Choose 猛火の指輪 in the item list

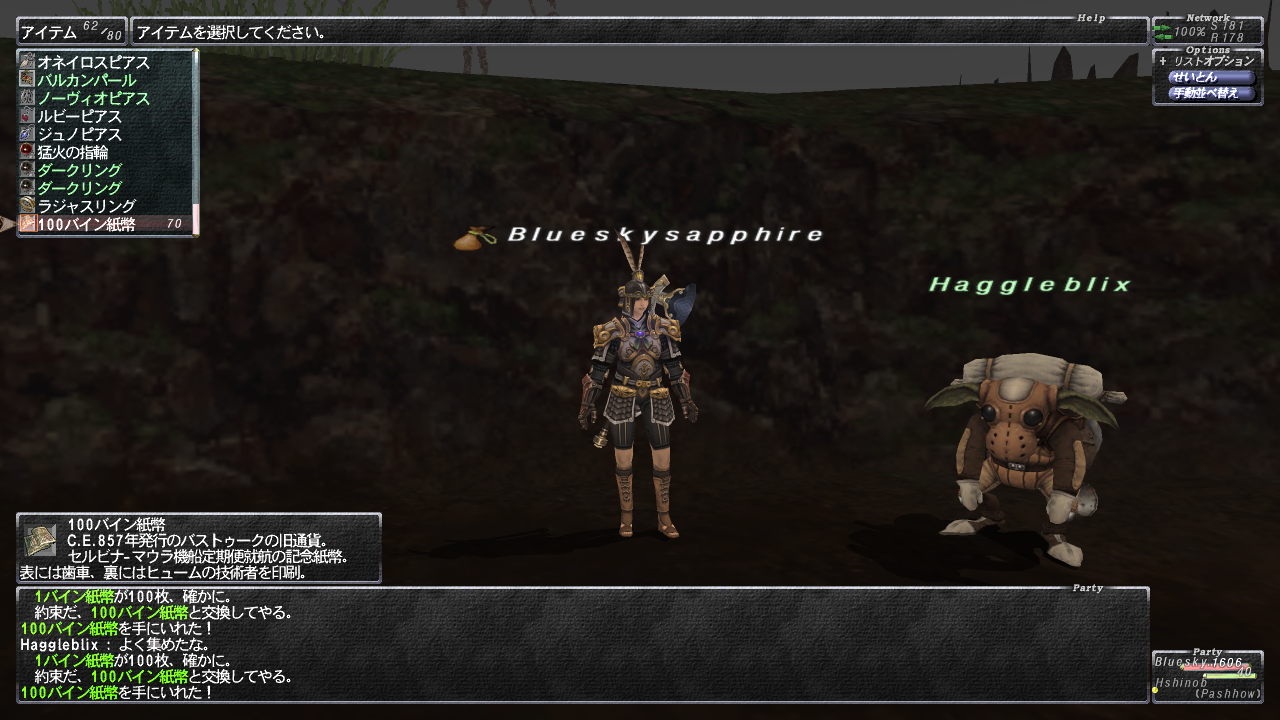pos(73,152)
